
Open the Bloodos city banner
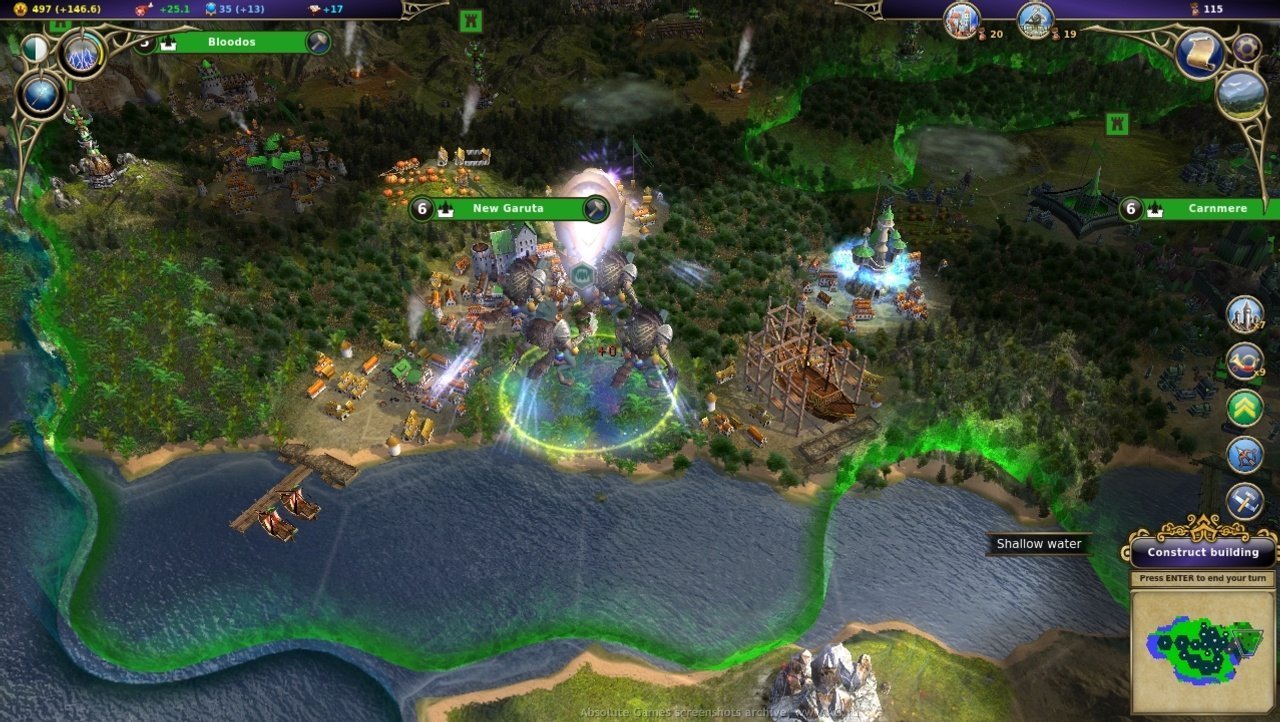point(232,42)
